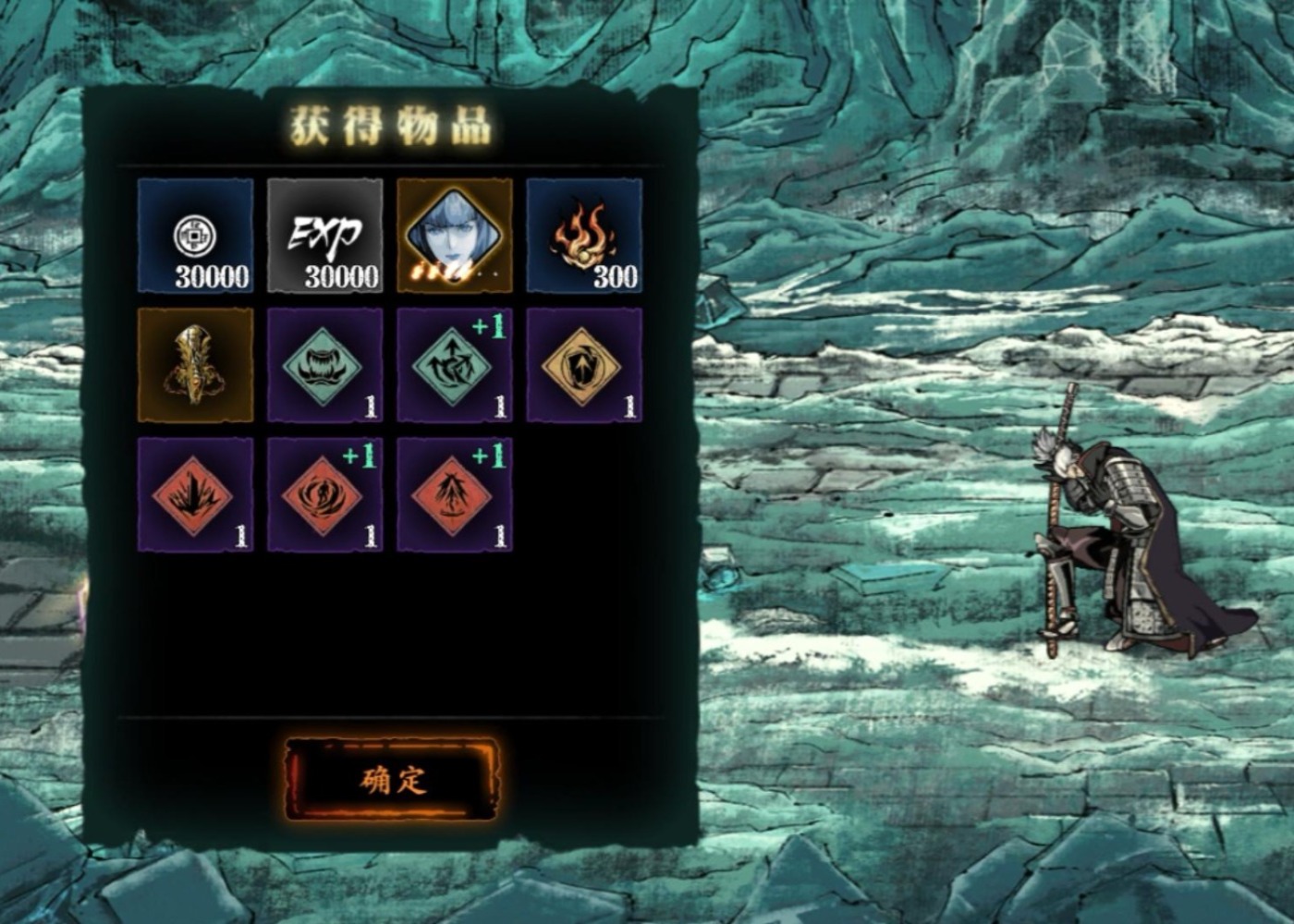Screen dimensions: 1294x924
Task: Select the red swirling flame rune
Action: pos(324,495)
